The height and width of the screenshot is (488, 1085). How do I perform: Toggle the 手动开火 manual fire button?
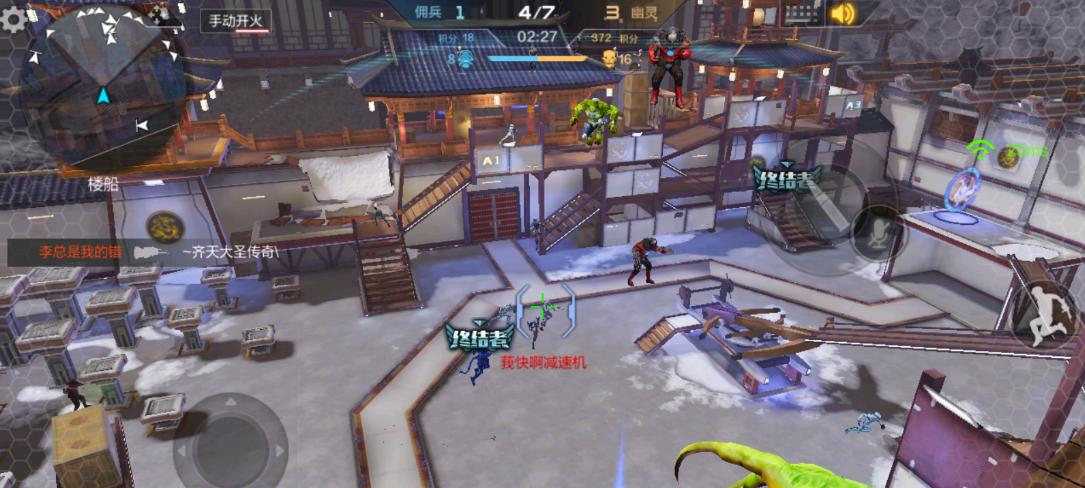(238, 20)
